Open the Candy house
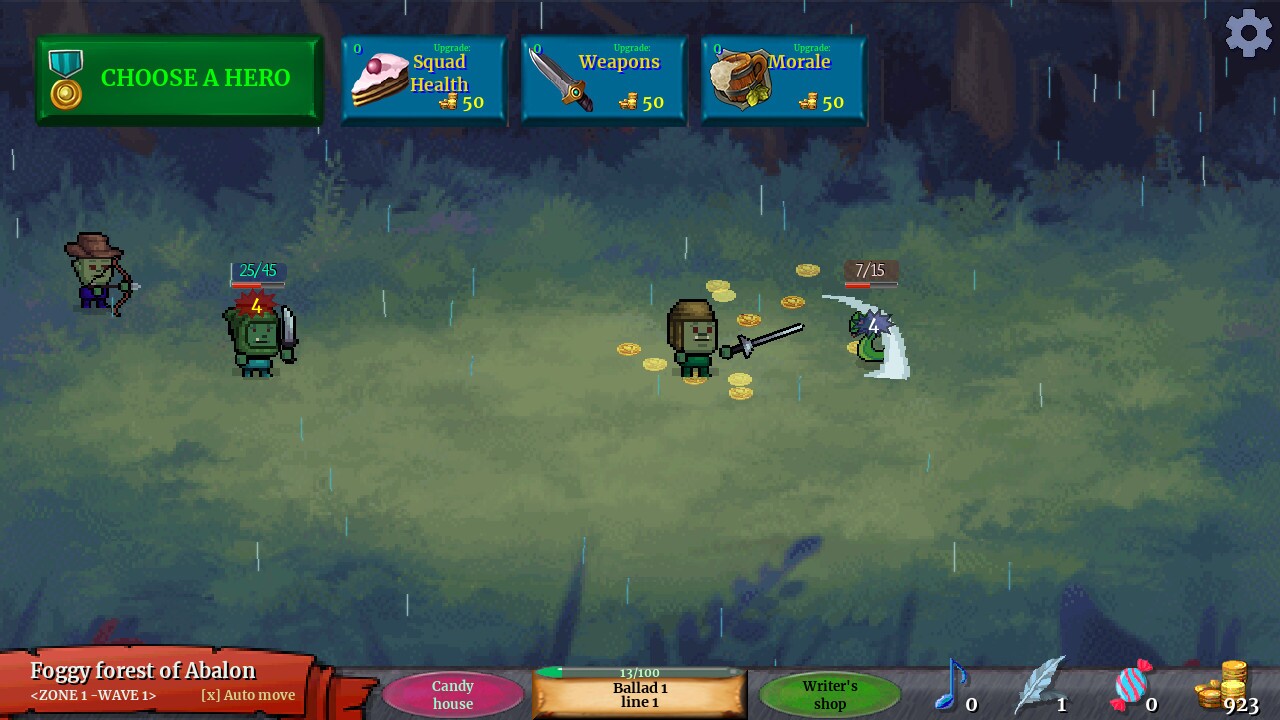This screenshot has height=720, width=1280. tap(452, 695)
